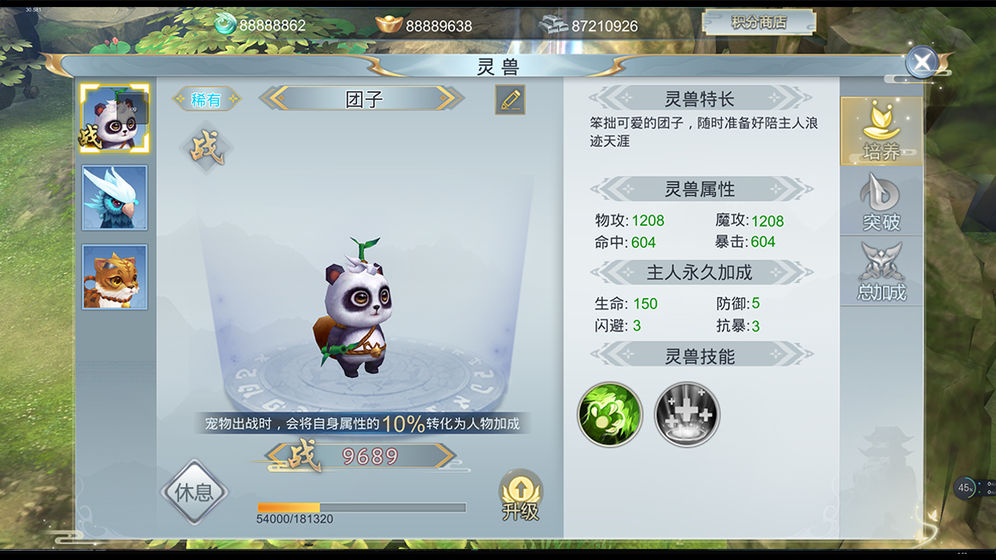Upgrade the pet with 升级 button

coord(521,495)
